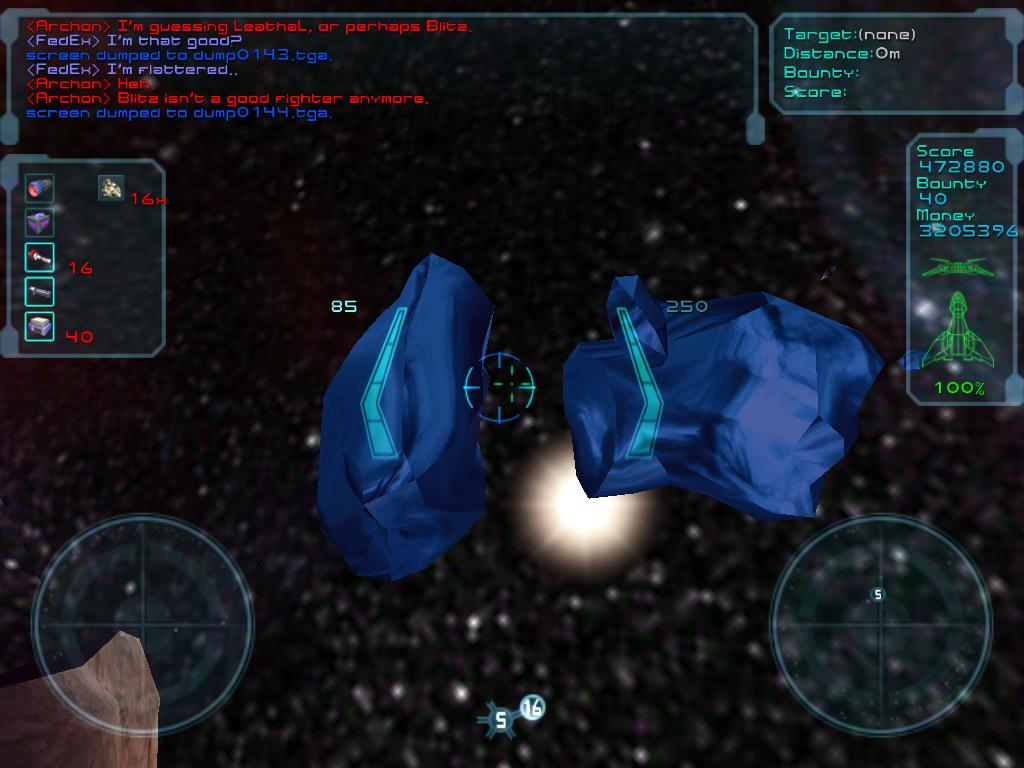Image resolution: width=1024 pixels, height=768 pixels.
Task: Click the left-hand radar scope
Action: click(x=142, y=624)
